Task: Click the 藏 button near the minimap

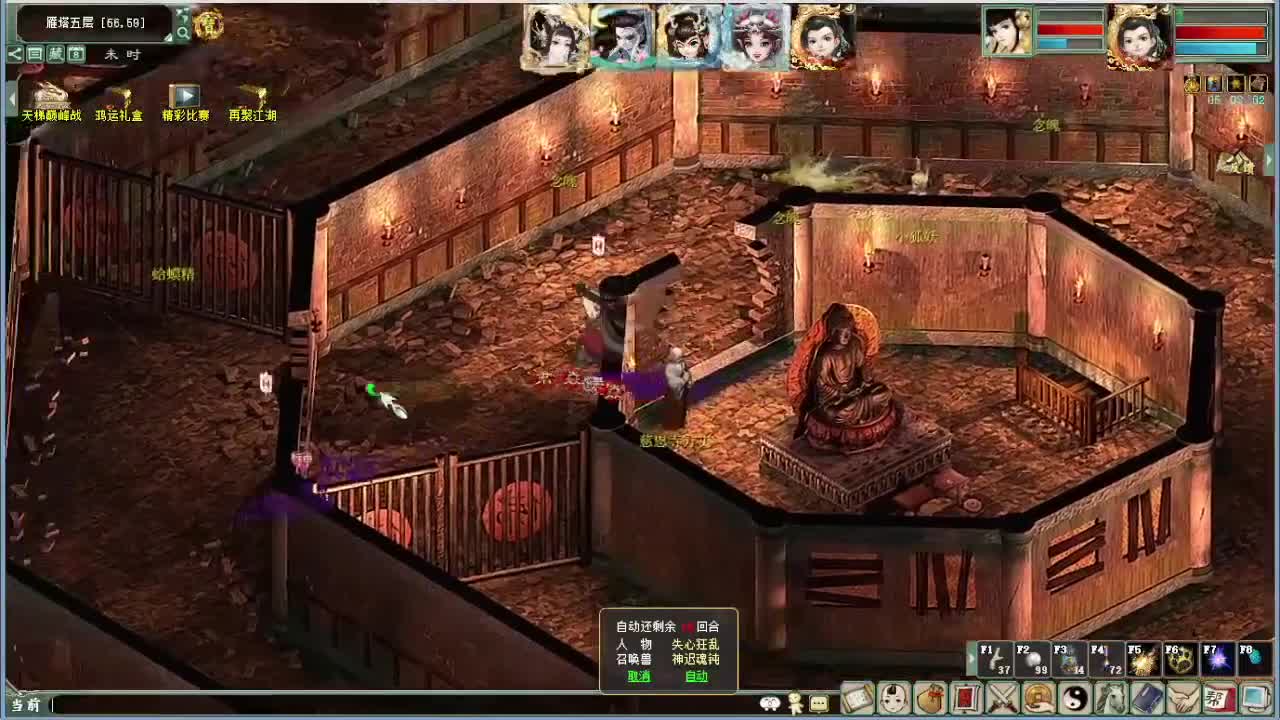Action: pyautogui.click(x=56, y=55)
